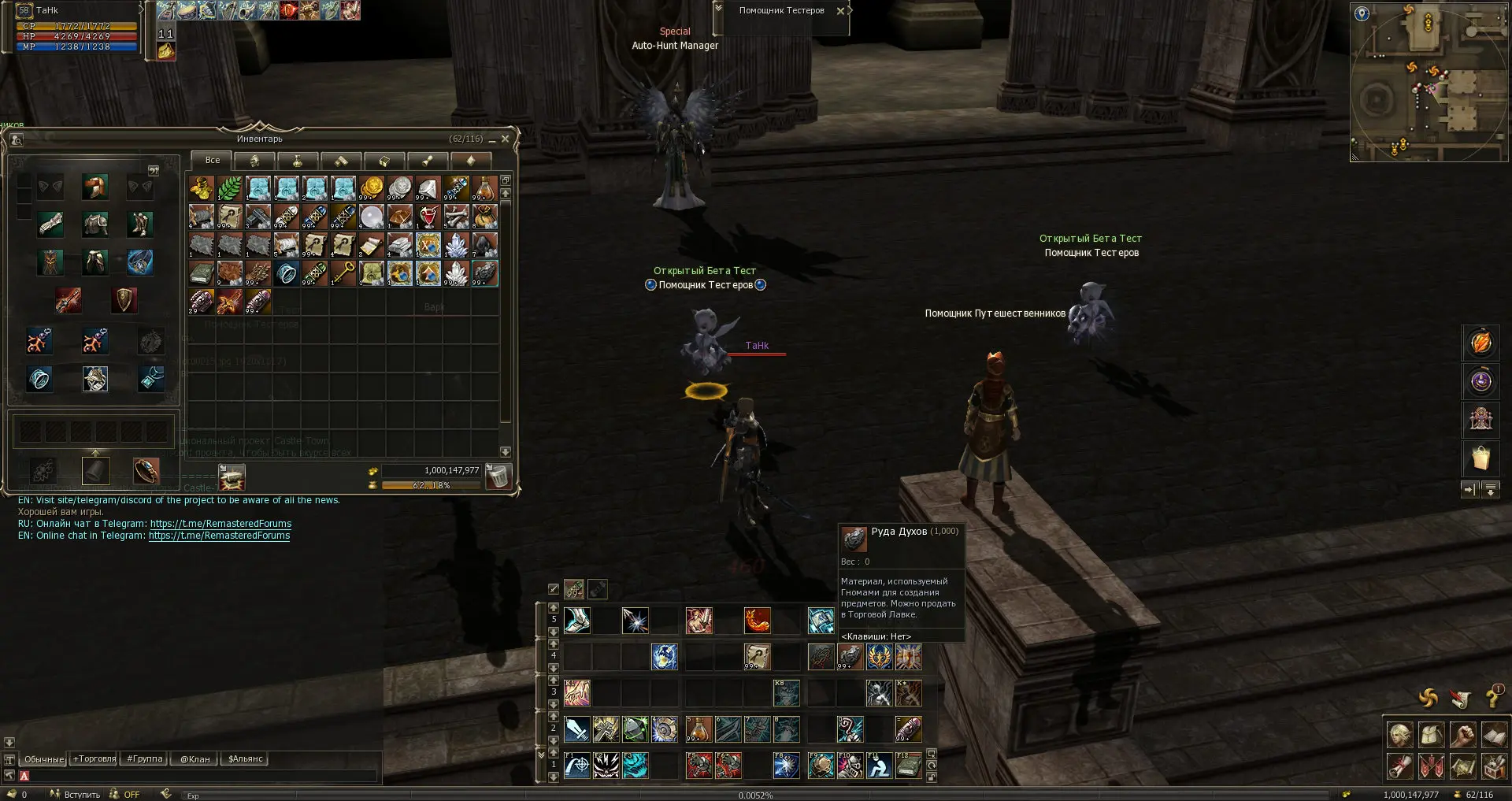Select the equipped helmet slot
Image resolution: width=1512 pixels, height=801 pixels.
tap(95, 187)
